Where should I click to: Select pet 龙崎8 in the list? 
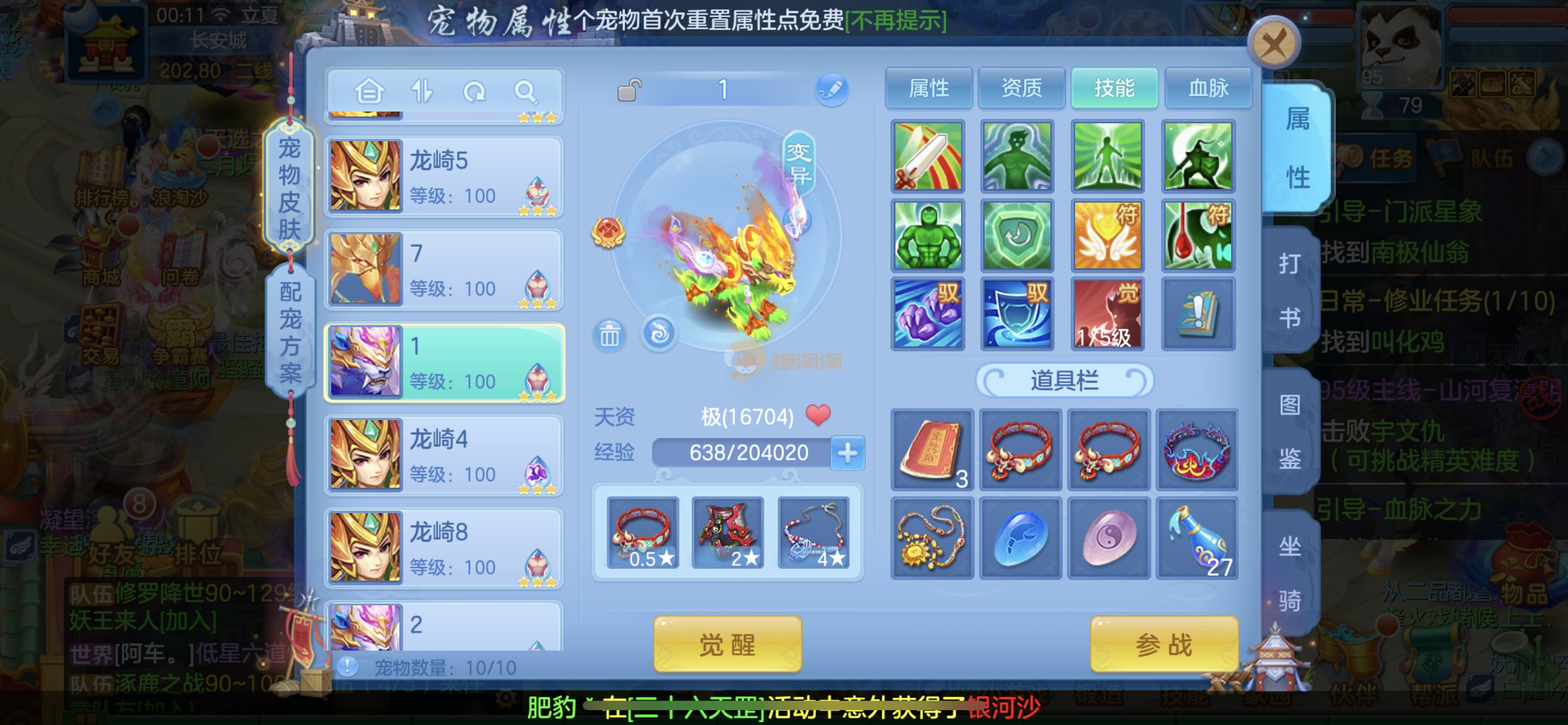click(443, 548)
